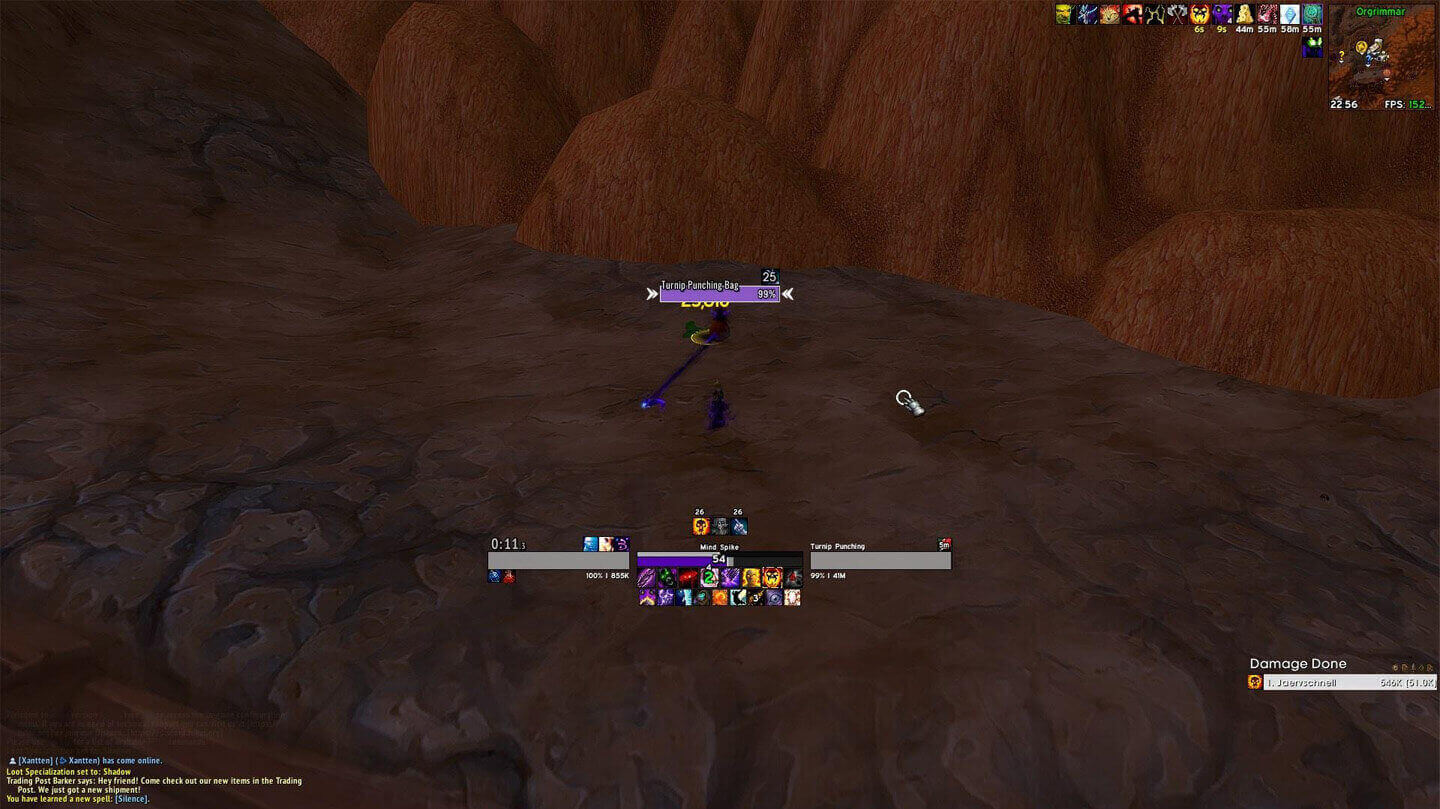
Task: Click the Xantten player name in chat
Action: [x=35, y=760]
